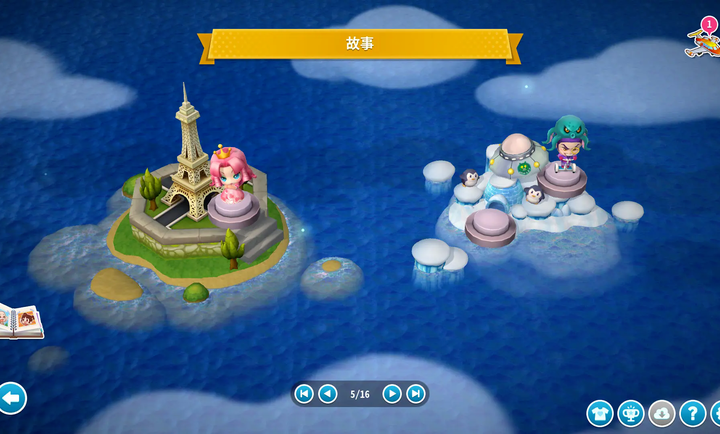This screenshot has height=434, width=720.
Task: Open the T-shirt costume menu
Action: tap(600, 413)
